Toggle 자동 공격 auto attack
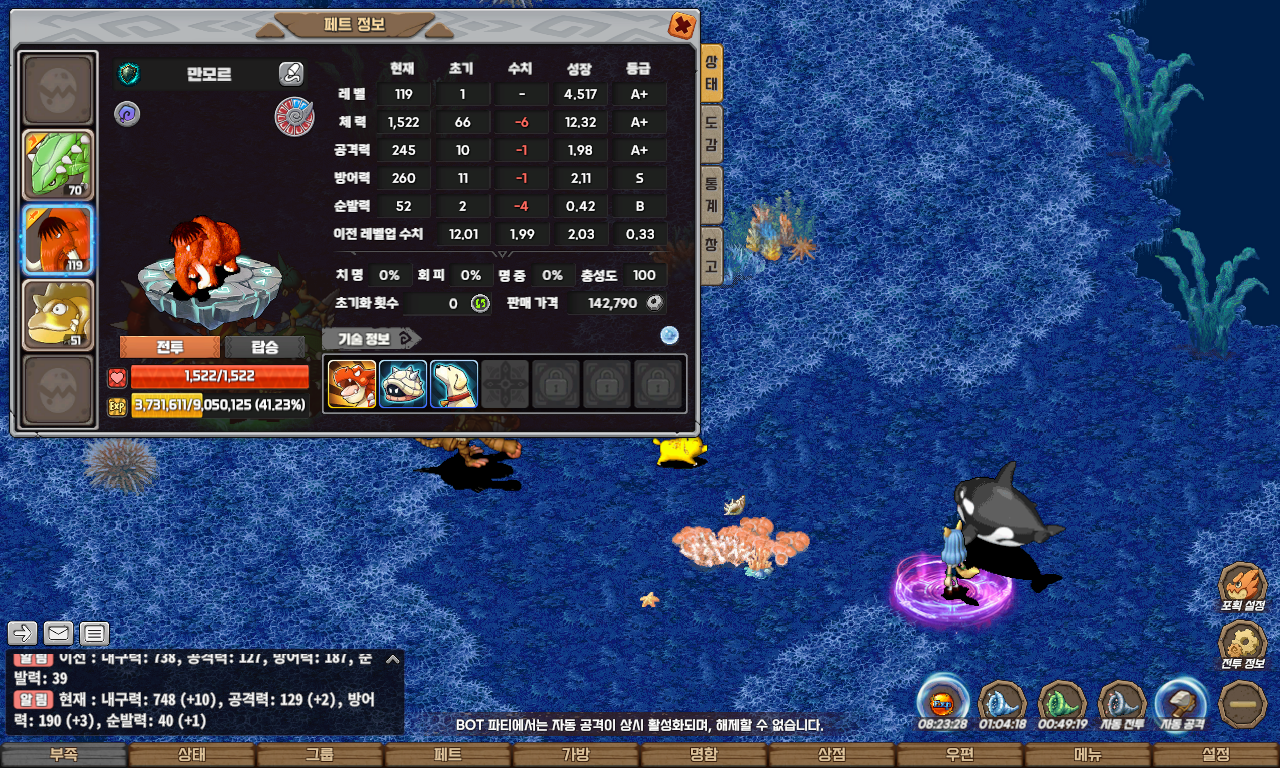 coord(1181,703)
